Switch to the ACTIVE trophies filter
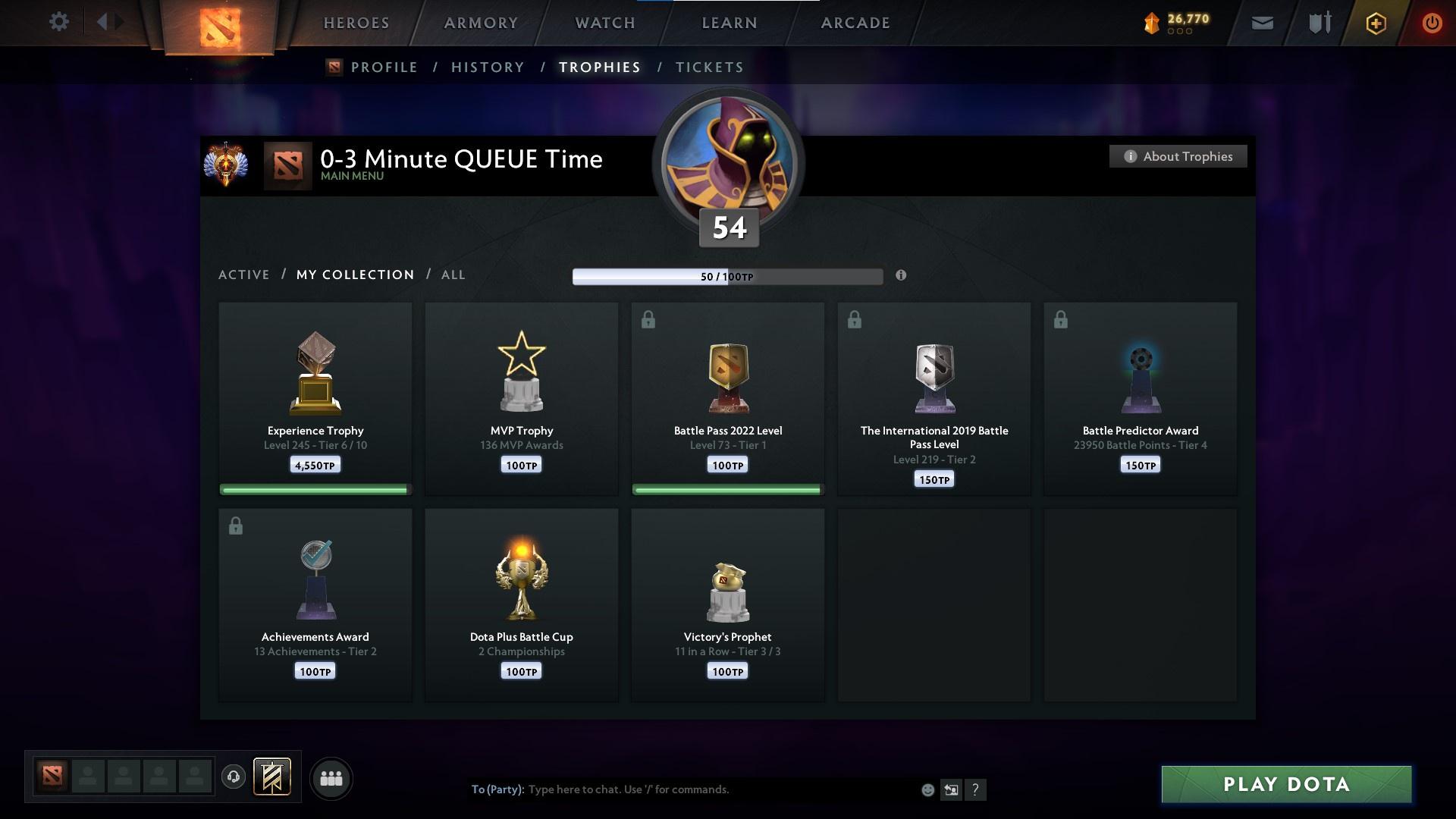The height and width of the screenshot is (819, 1456). (x=244, y=275)
